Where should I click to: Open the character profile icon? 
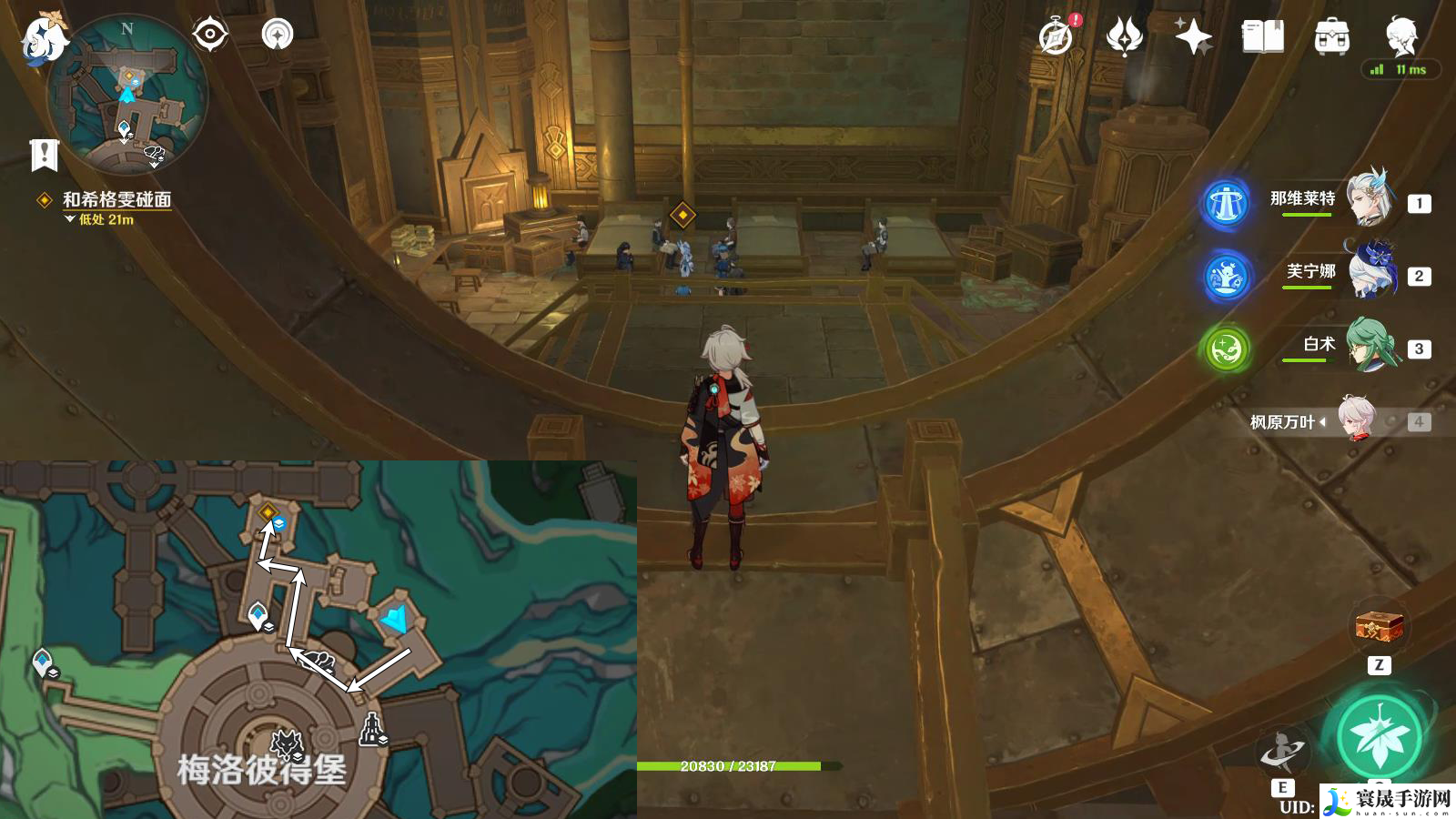(1401, 35)
